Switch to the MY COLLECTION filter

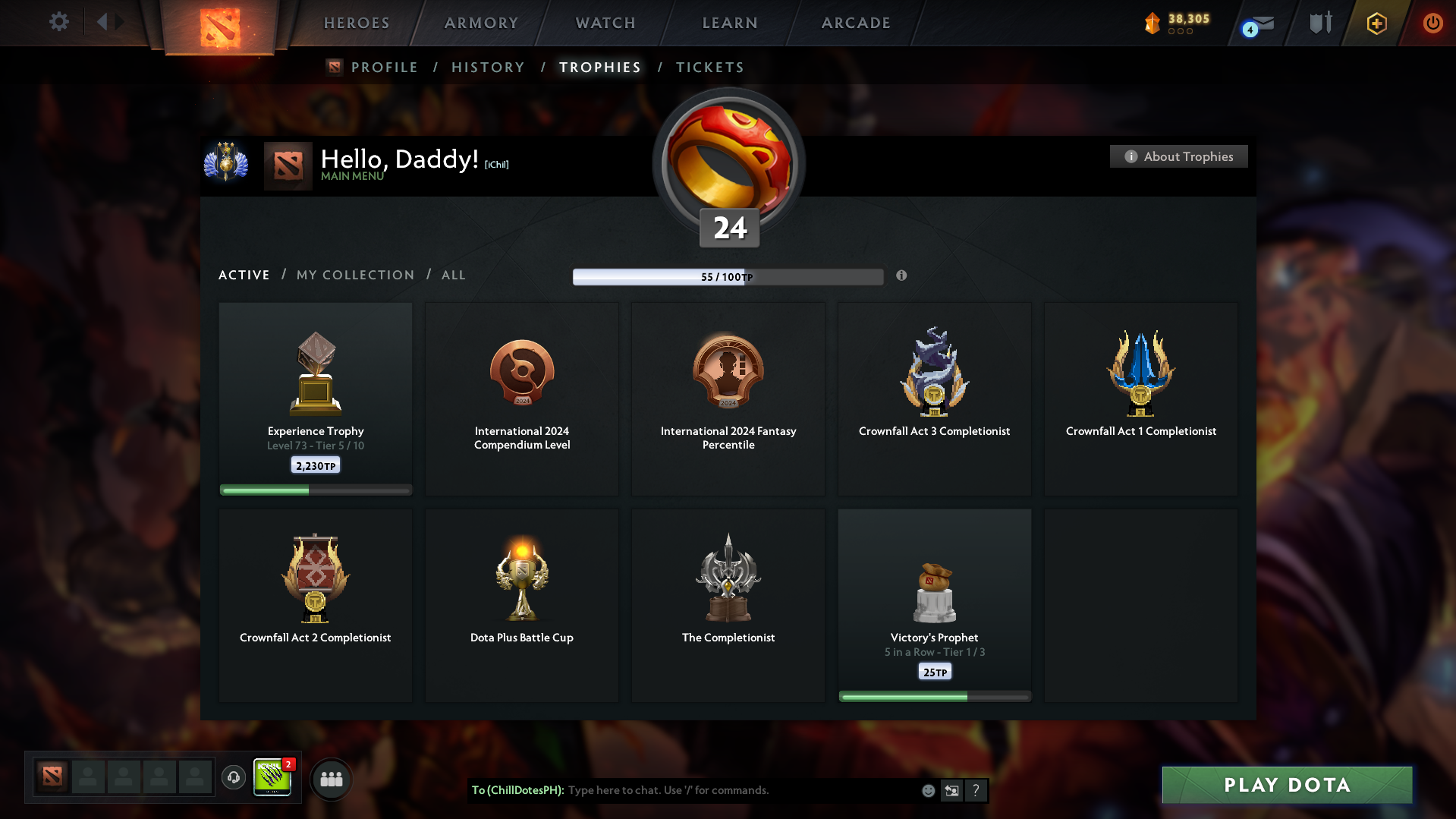[x=354, y=275]
